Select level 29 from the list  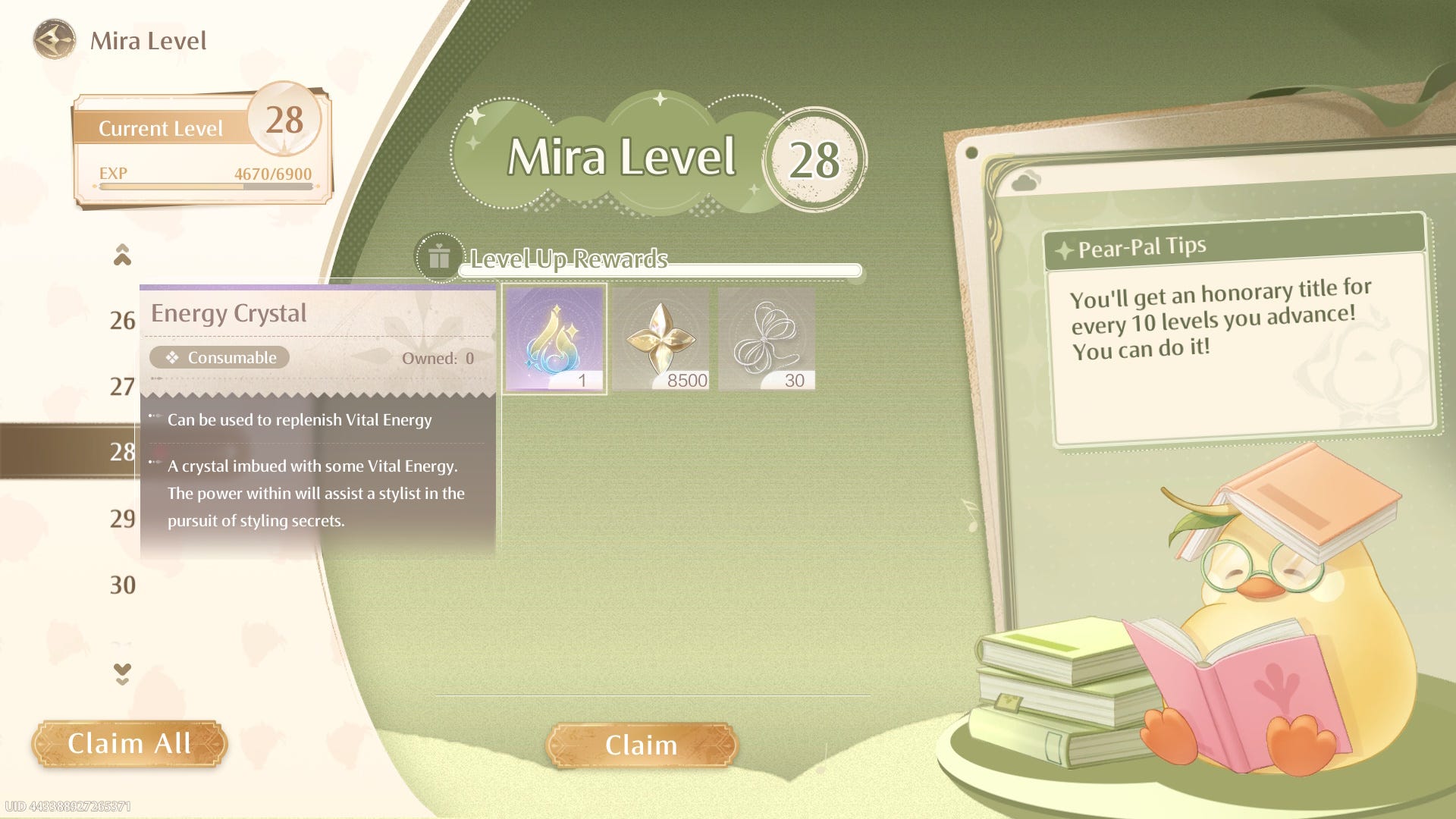coord(122,519)
